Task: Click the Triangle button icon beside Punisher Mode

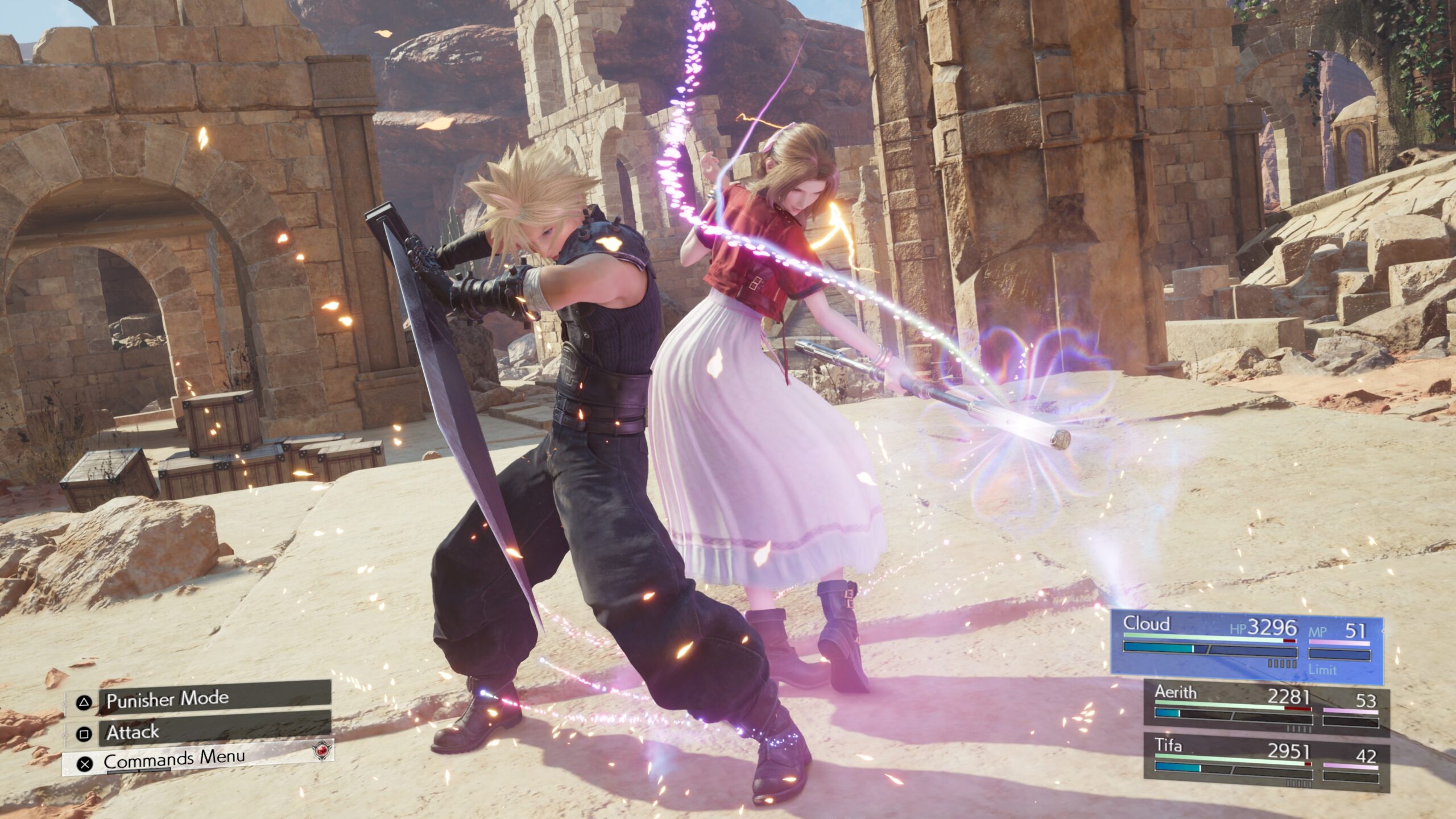Action: click(x=84, y=701)
